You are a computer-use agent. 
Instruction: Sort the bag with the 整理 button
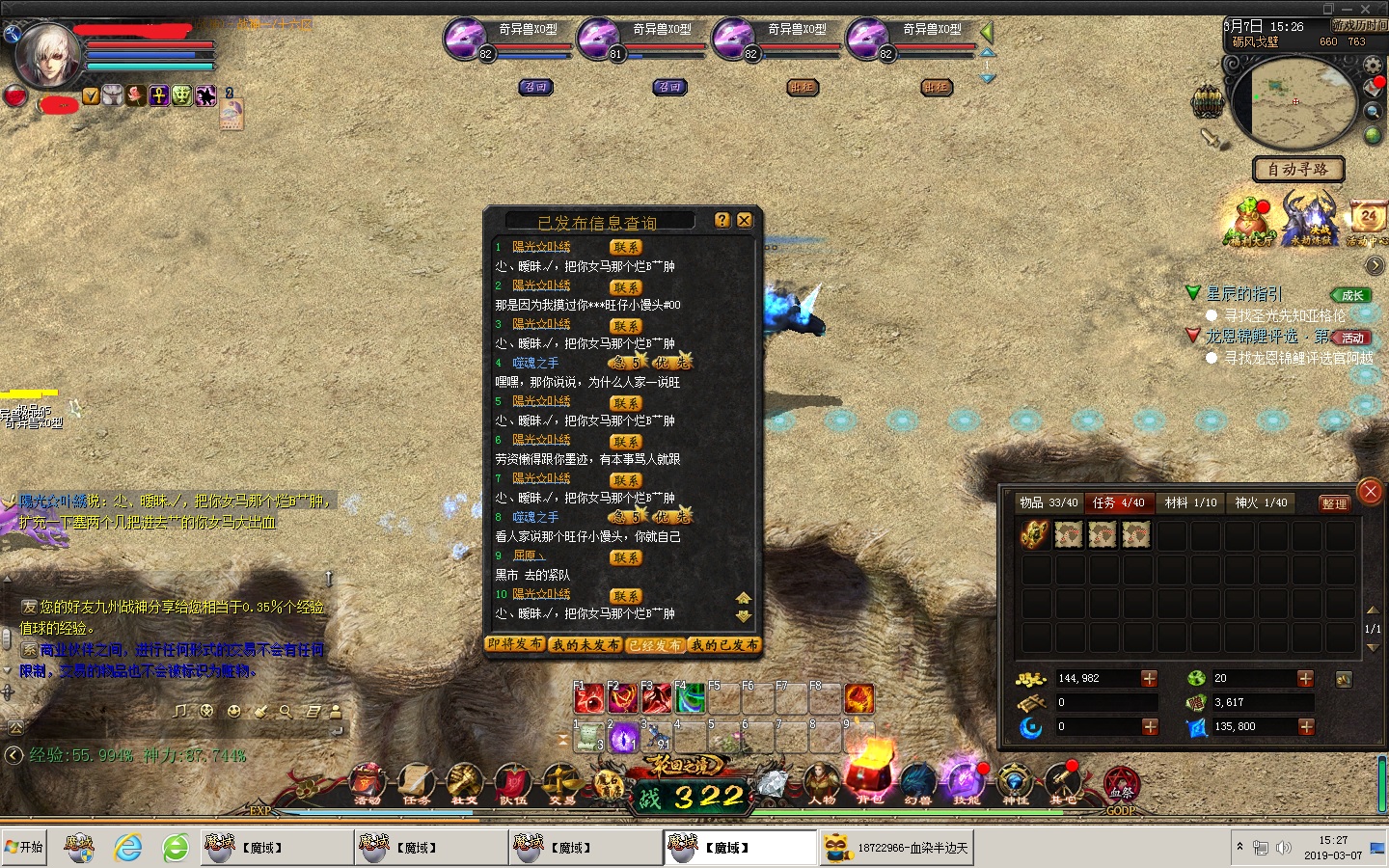click(x=1334, y=503)
